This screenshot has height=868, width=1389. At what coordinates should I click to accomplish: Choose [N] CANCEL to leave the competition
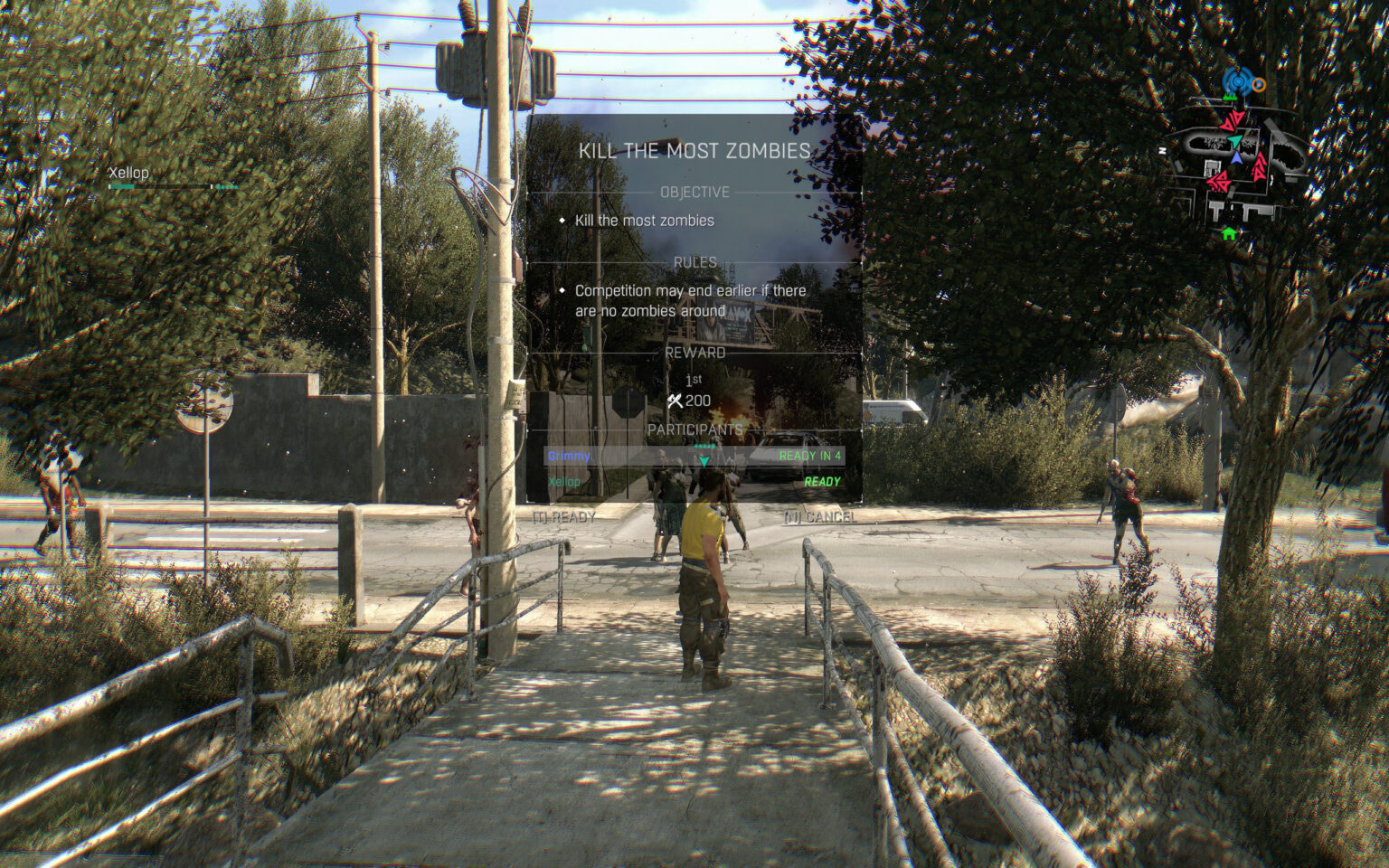pyautogui.click(x=819, y=518)
